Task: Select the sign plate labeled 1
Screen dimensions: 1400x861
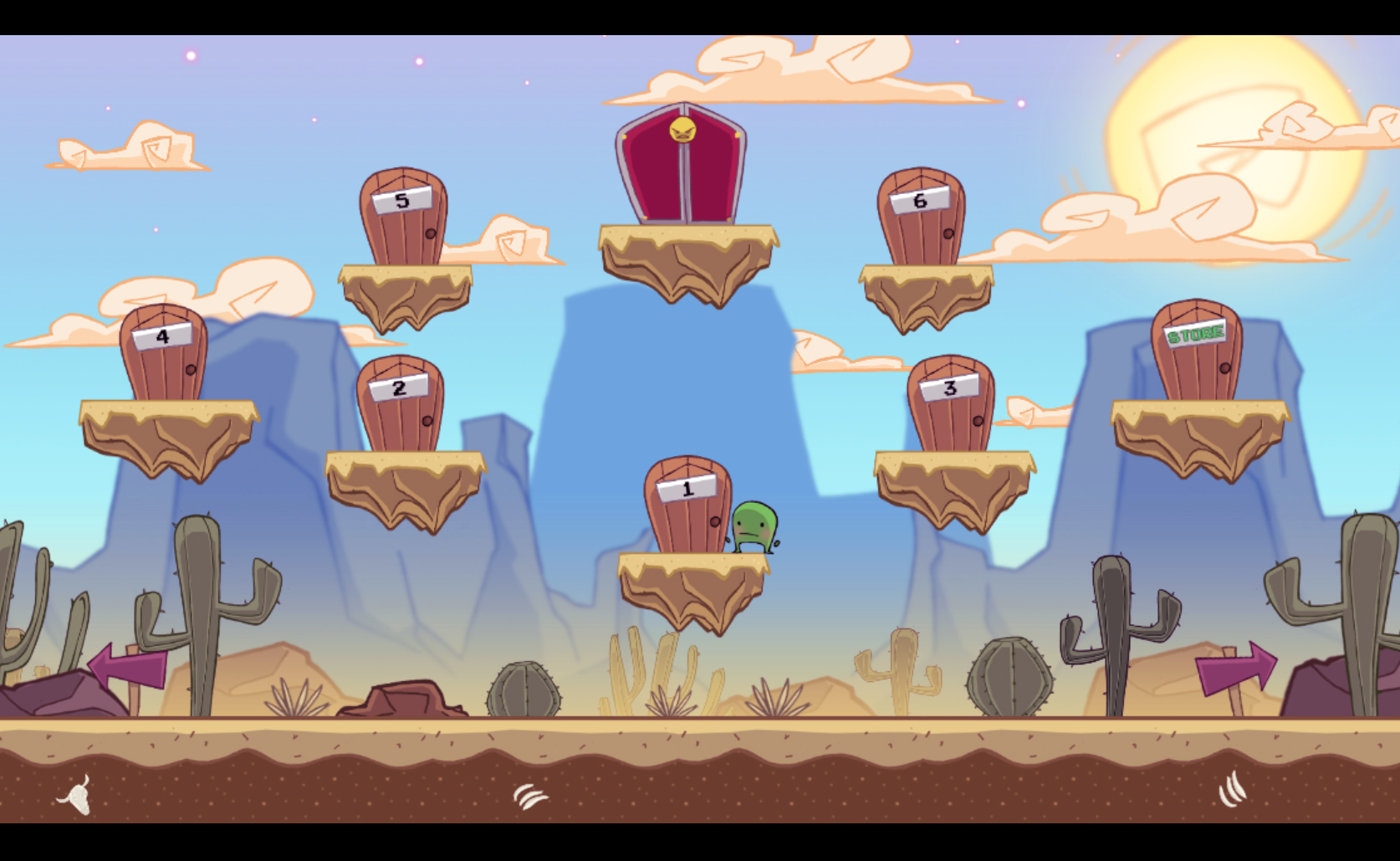Action: 686,486
